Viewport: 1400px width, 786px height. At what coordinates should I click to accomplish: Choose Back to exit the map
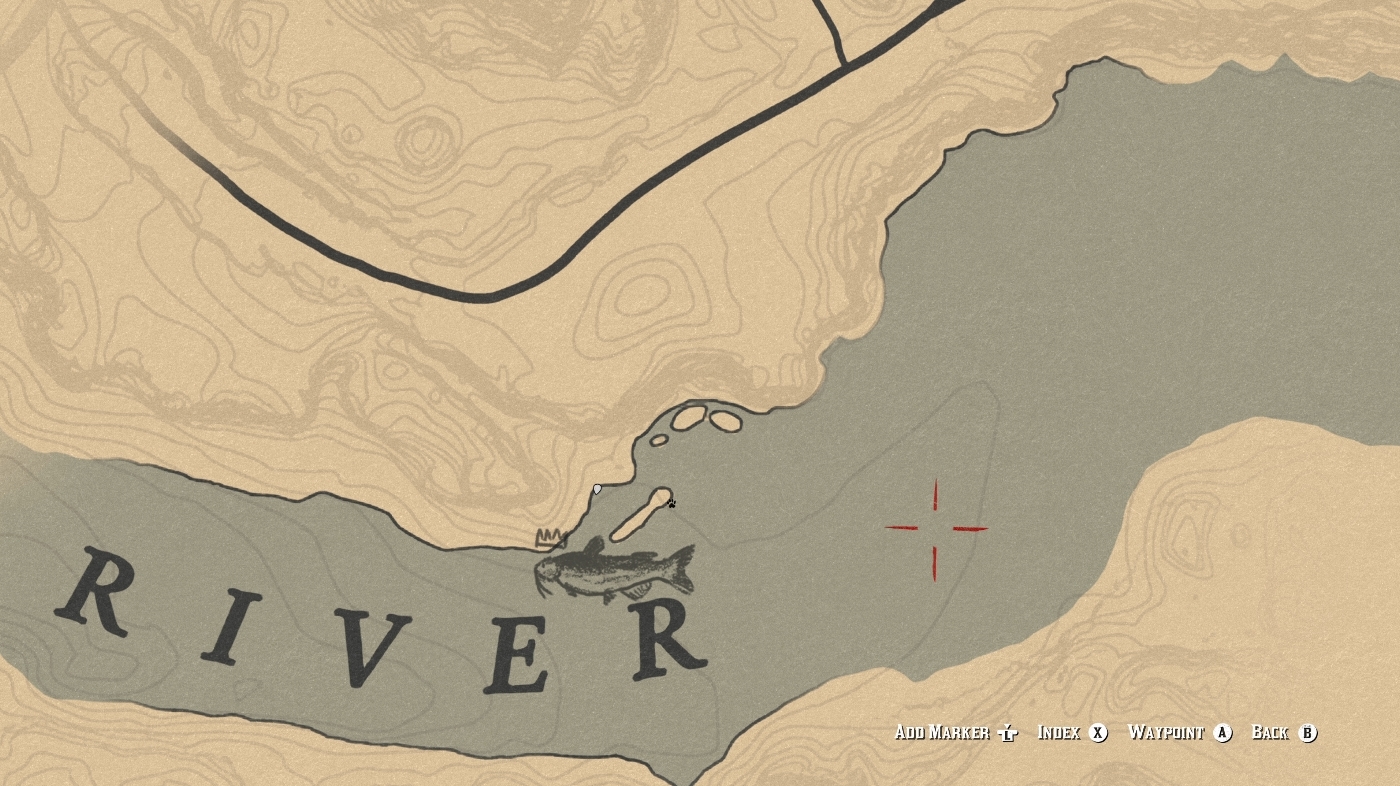(1272, 733)
